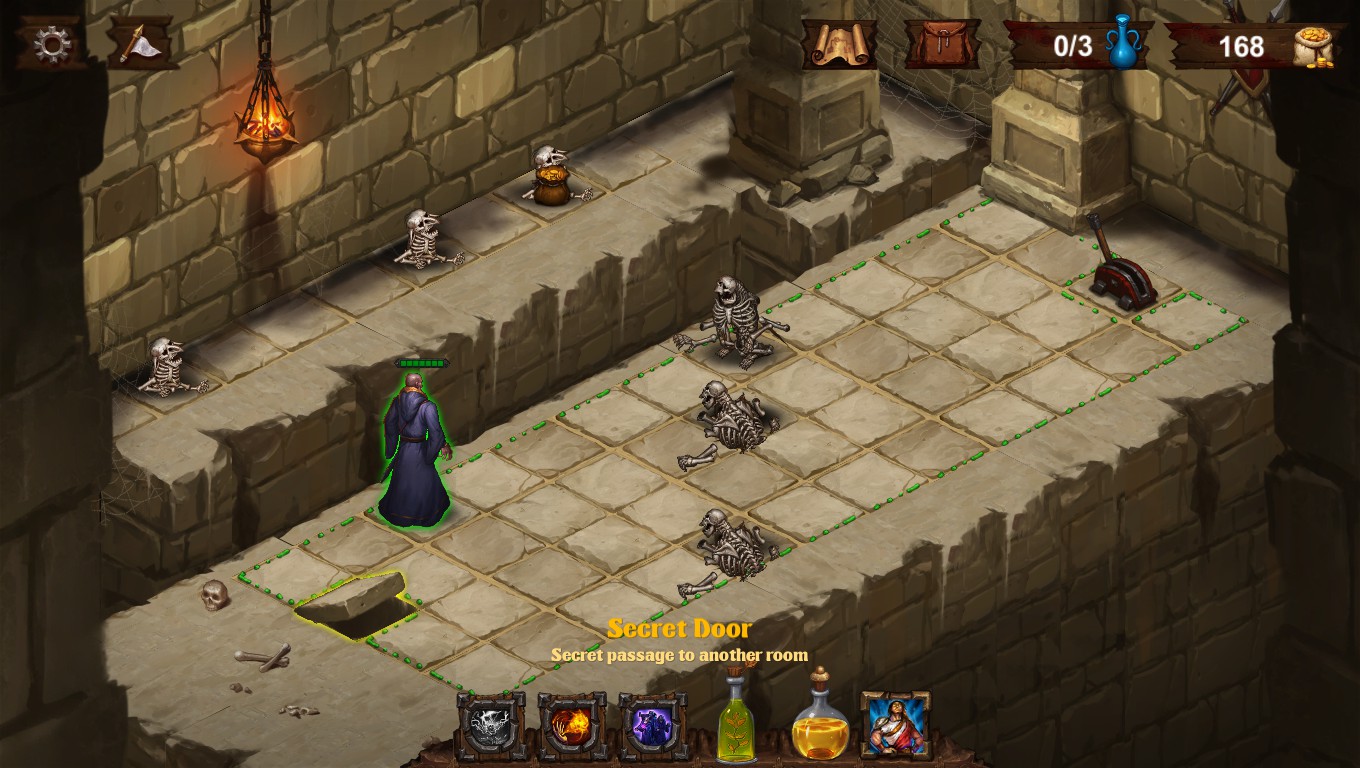Click the treasure pot beside the upper skeleton
Screen dimensions: 1360x768
[554, 185]
